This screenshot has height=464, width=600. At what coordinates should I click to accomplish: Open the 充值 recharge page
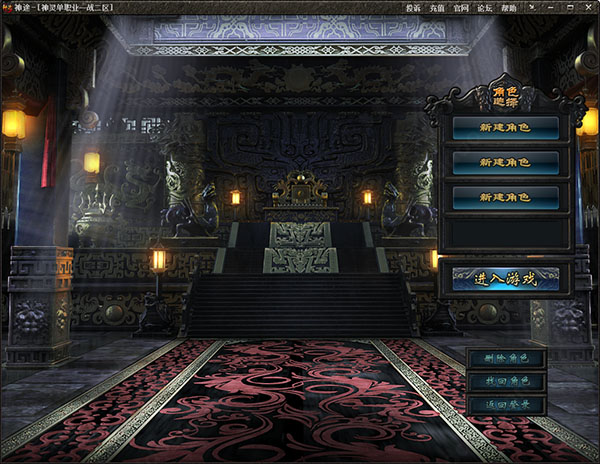437,7
